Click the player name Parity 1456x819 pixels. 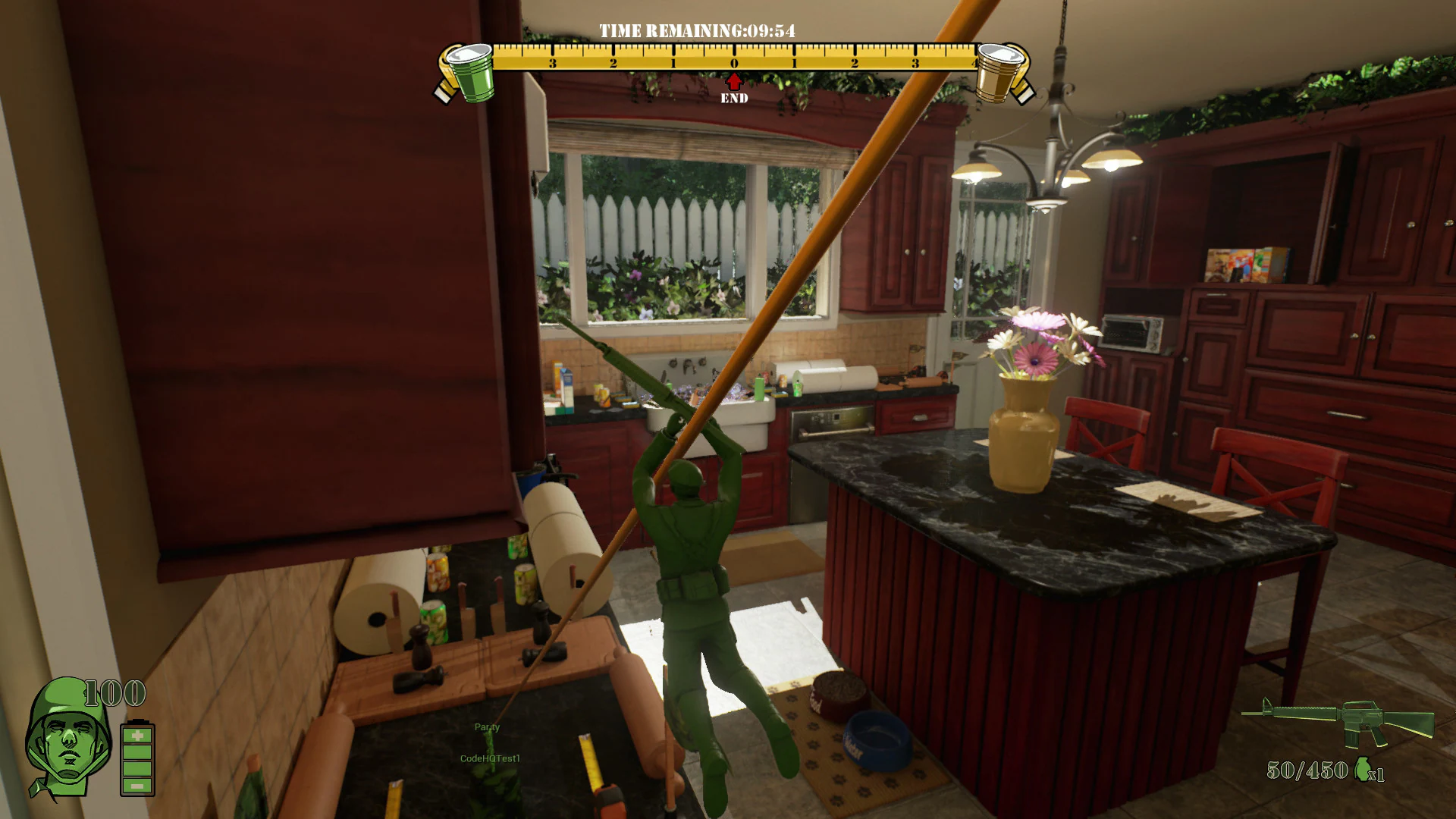pyautogui.click(x=485, y=726)
